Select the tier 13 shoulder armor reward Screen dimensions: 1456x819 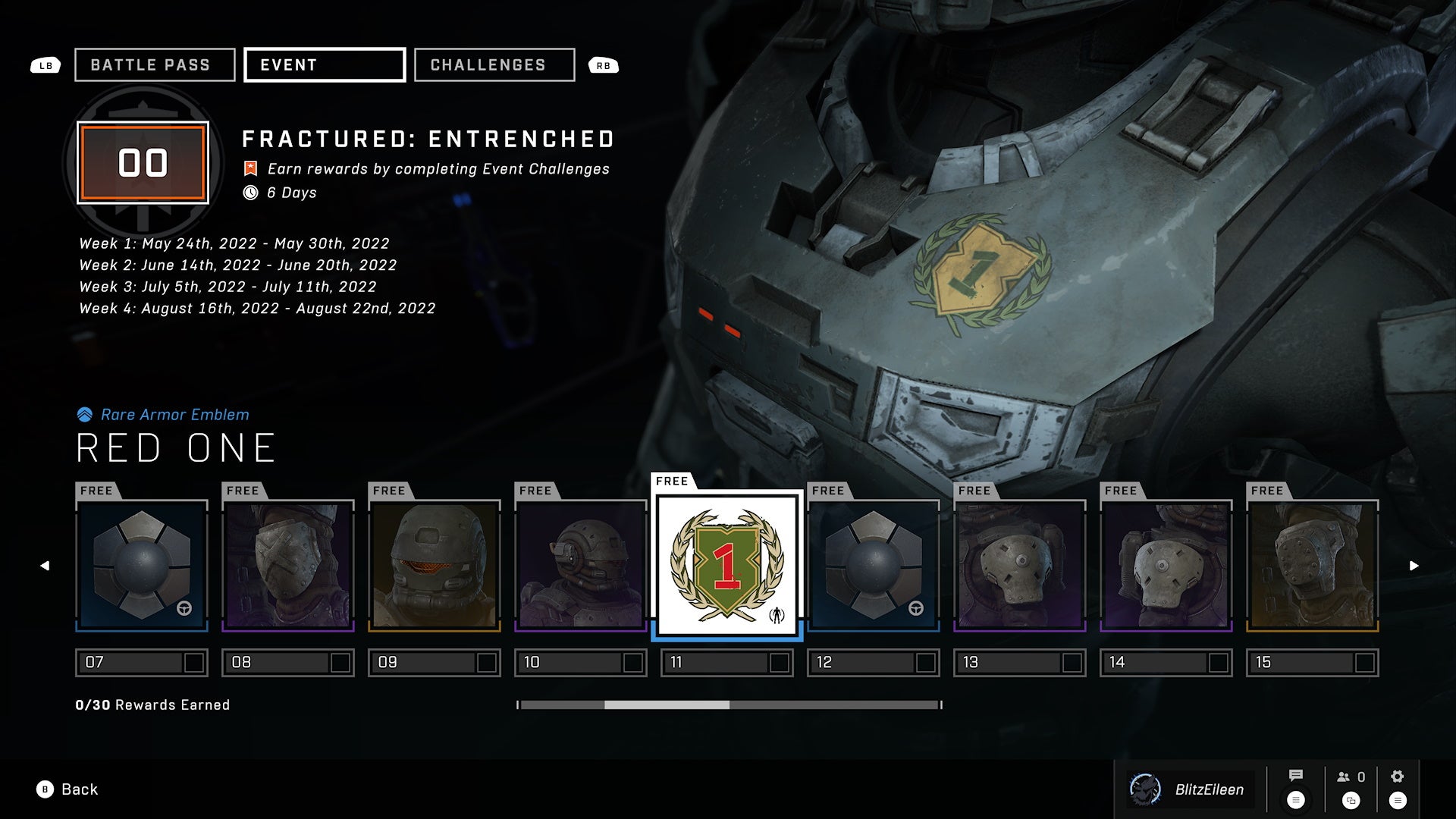[1020, 565]
